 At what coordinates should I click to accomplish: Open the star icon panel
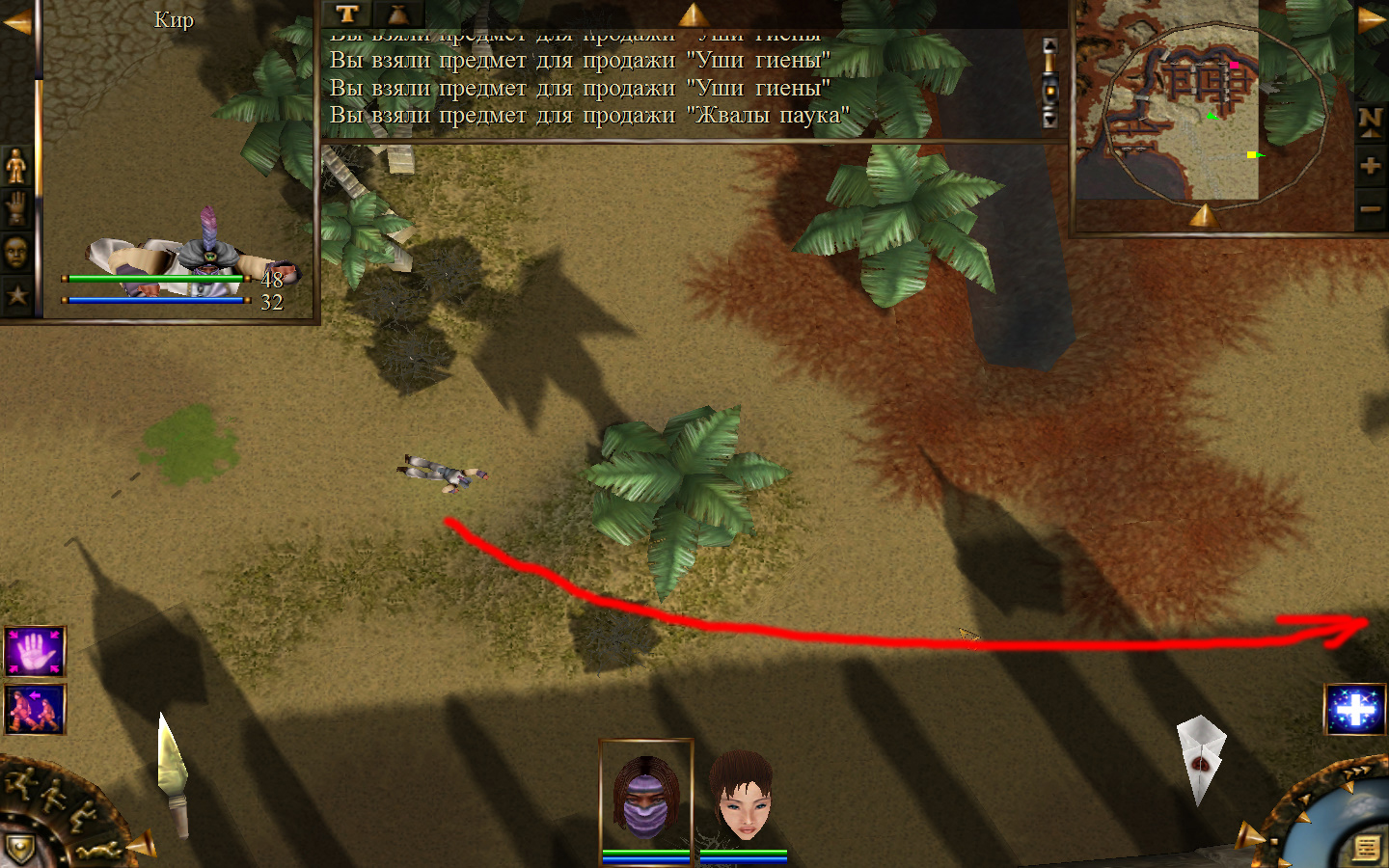(x=16, y=295)
